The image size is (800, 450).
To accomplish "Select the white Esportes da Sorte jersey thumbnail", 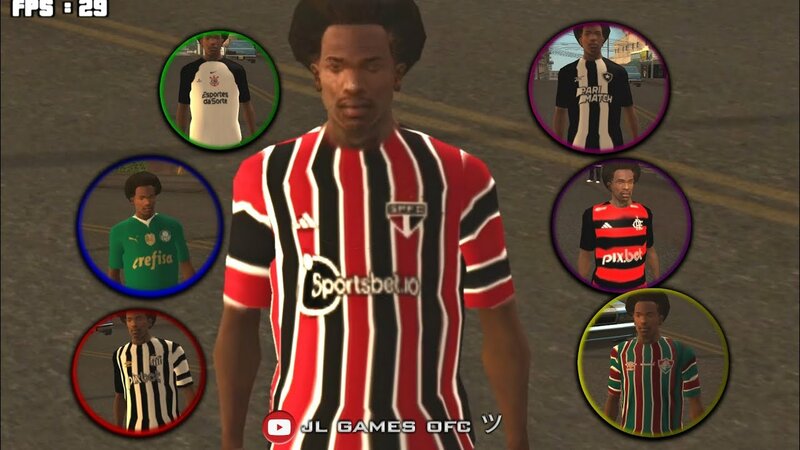I will click(x=219, y=90).
